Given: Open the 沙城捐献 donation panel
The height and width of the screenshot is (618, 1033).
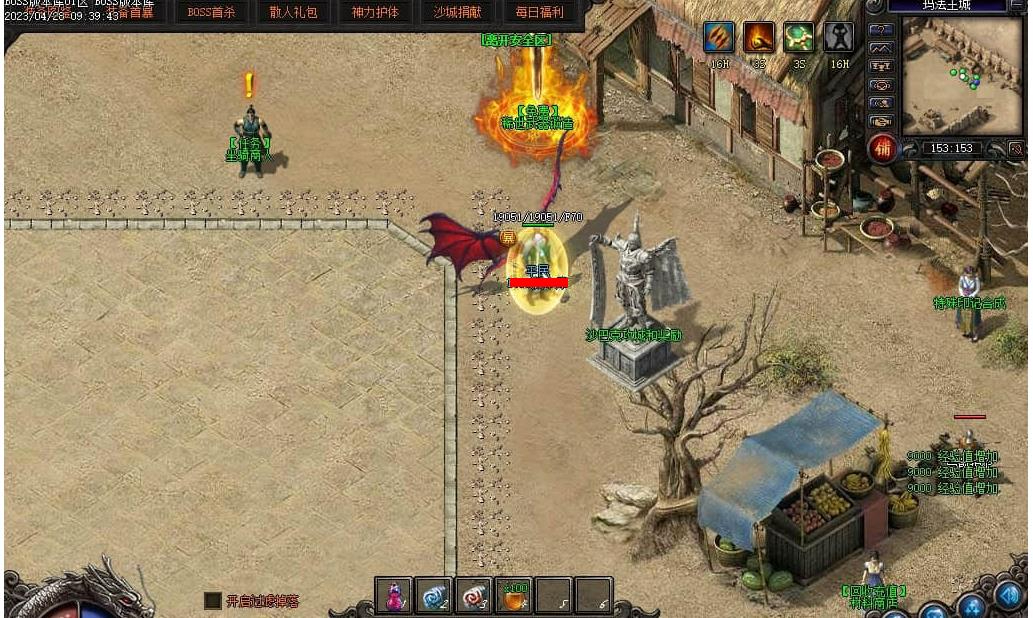Looking at the screenshot, I should click(457, 12).
